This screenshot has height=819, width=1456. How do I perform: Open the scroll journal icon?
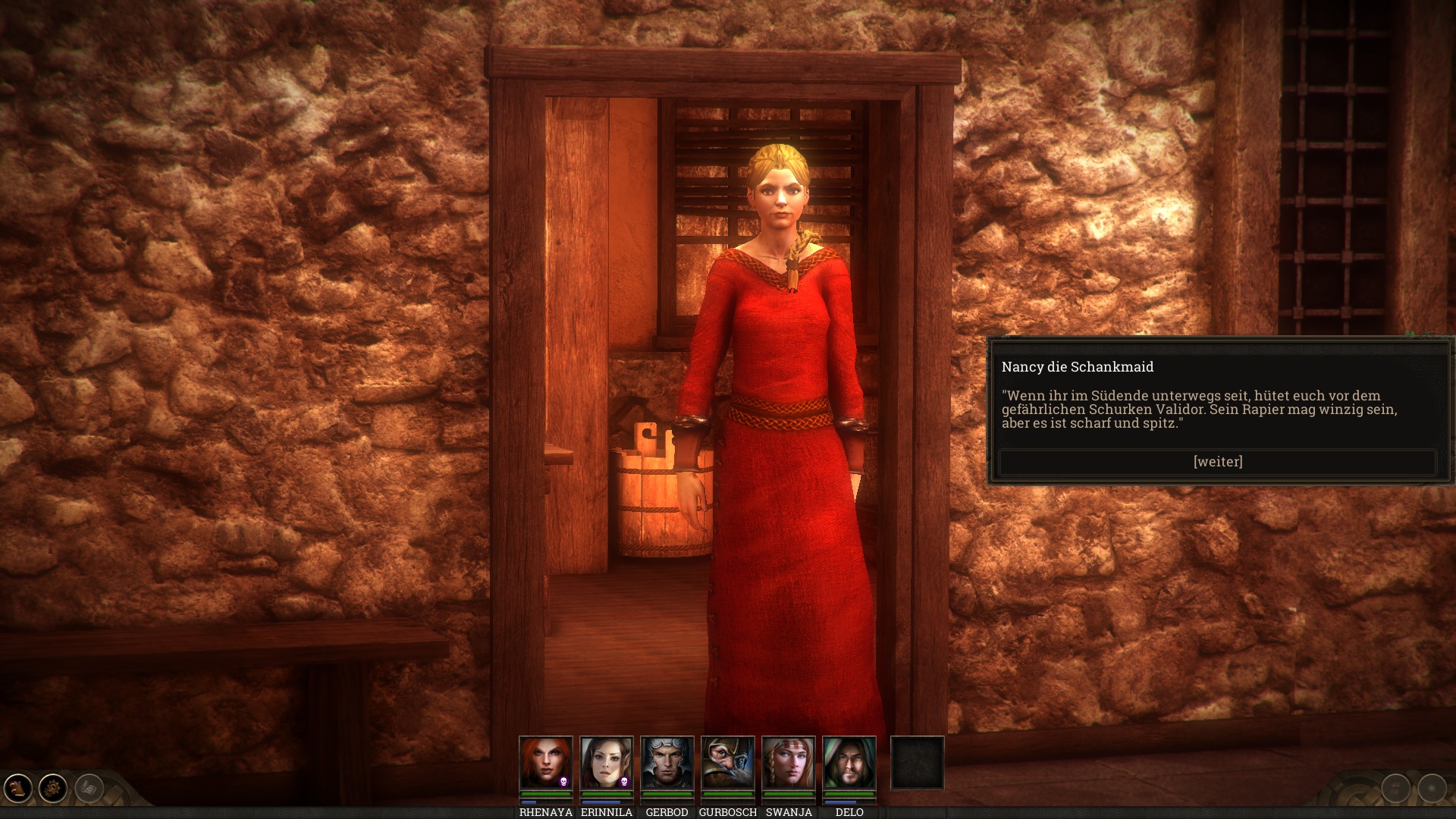(18, 789)
